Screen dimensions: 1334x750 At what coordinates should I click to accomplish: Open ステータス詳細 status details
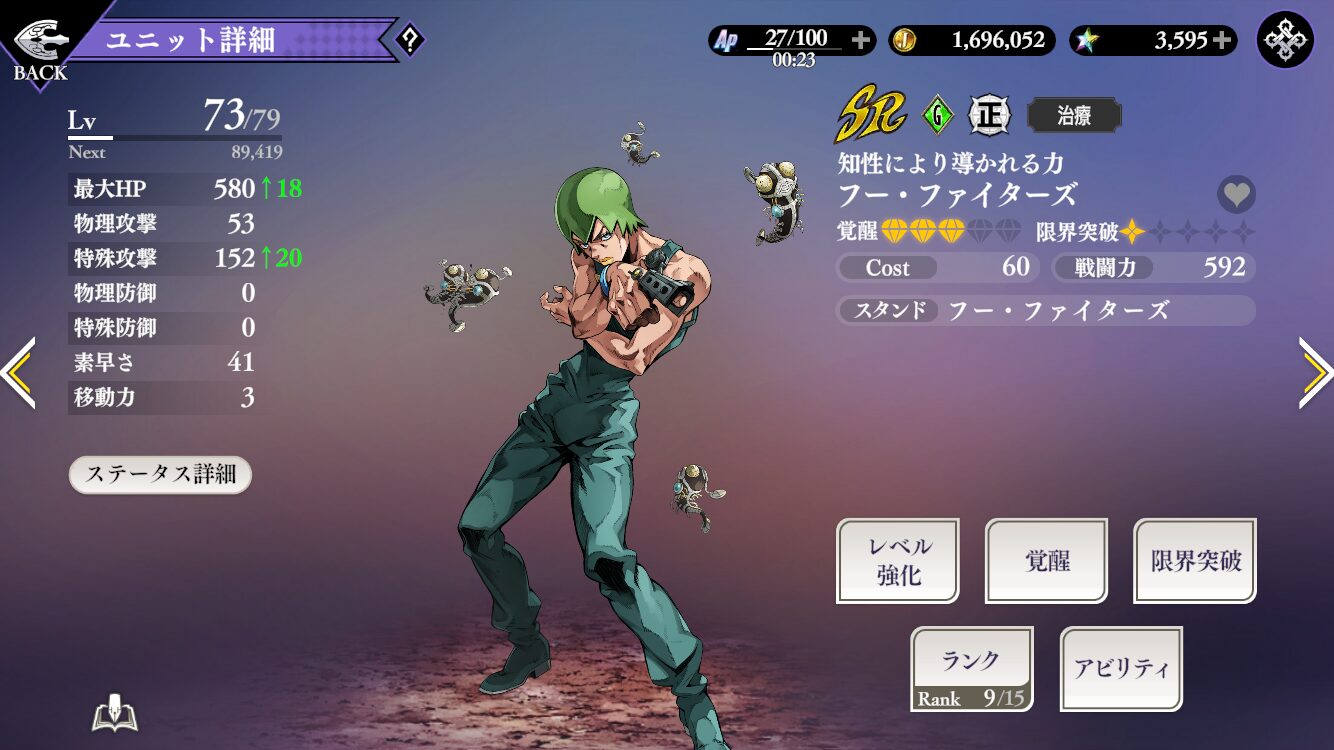click(x=160, y=475)
